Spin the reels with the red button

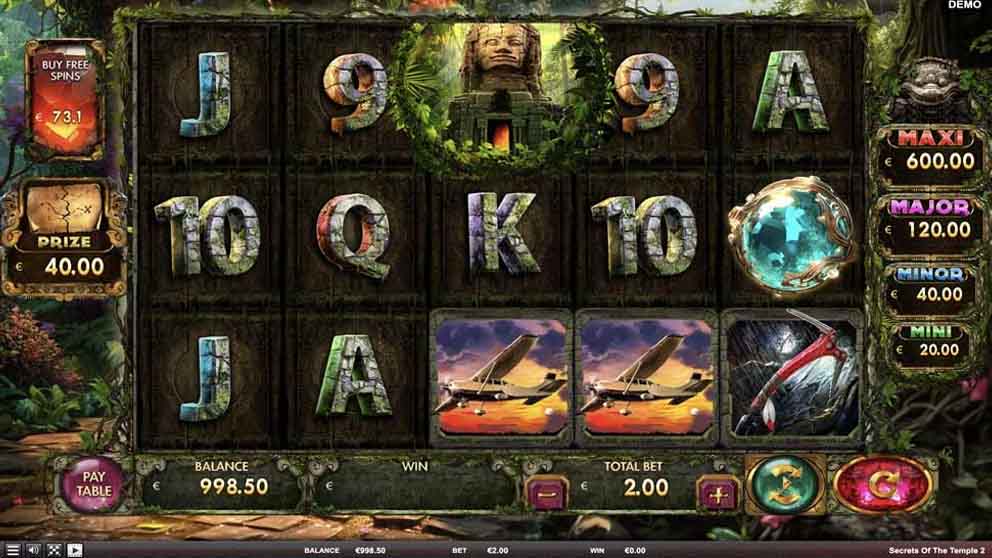pyautogui.click(x=882, y=484)
